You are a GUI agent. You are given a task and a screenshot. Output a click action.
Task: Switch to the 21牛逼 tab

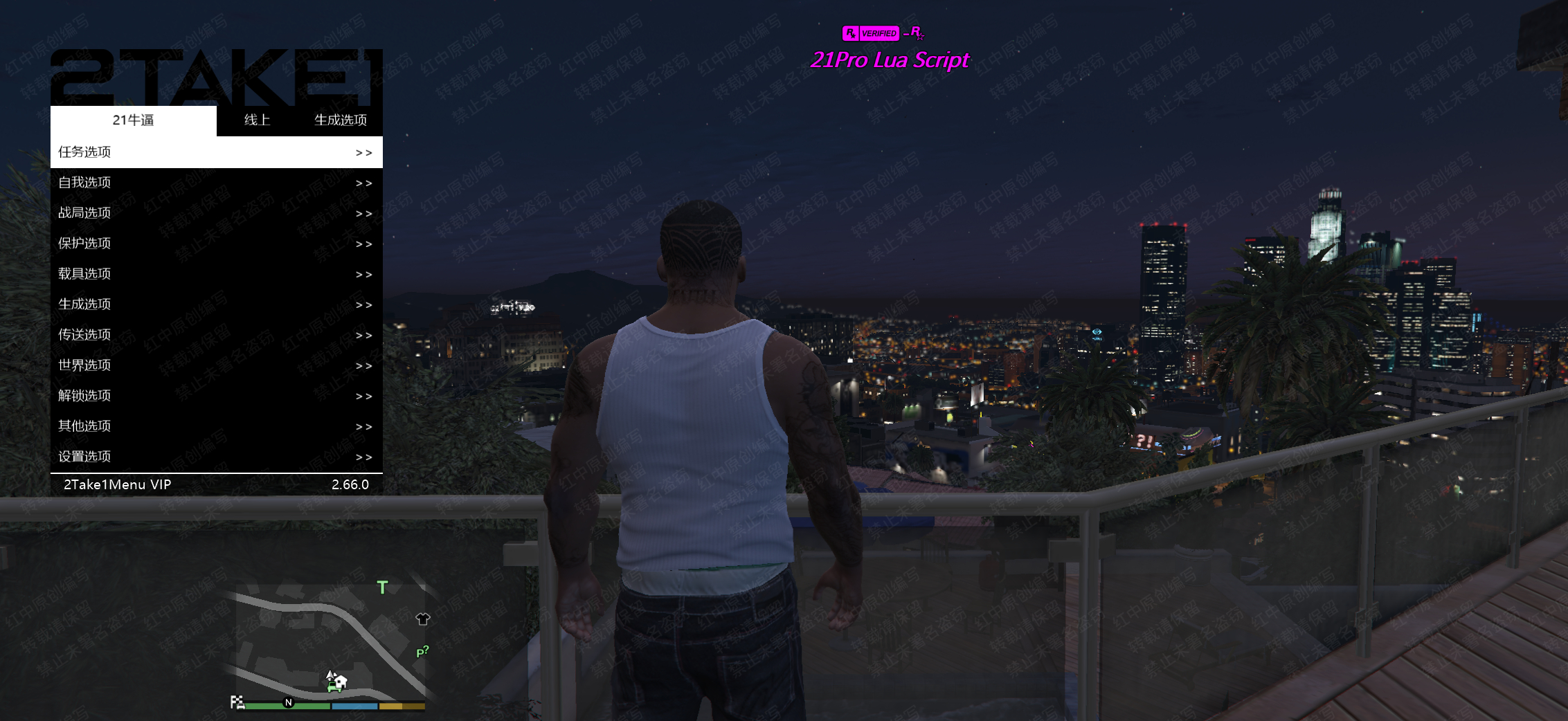(134, 120)
